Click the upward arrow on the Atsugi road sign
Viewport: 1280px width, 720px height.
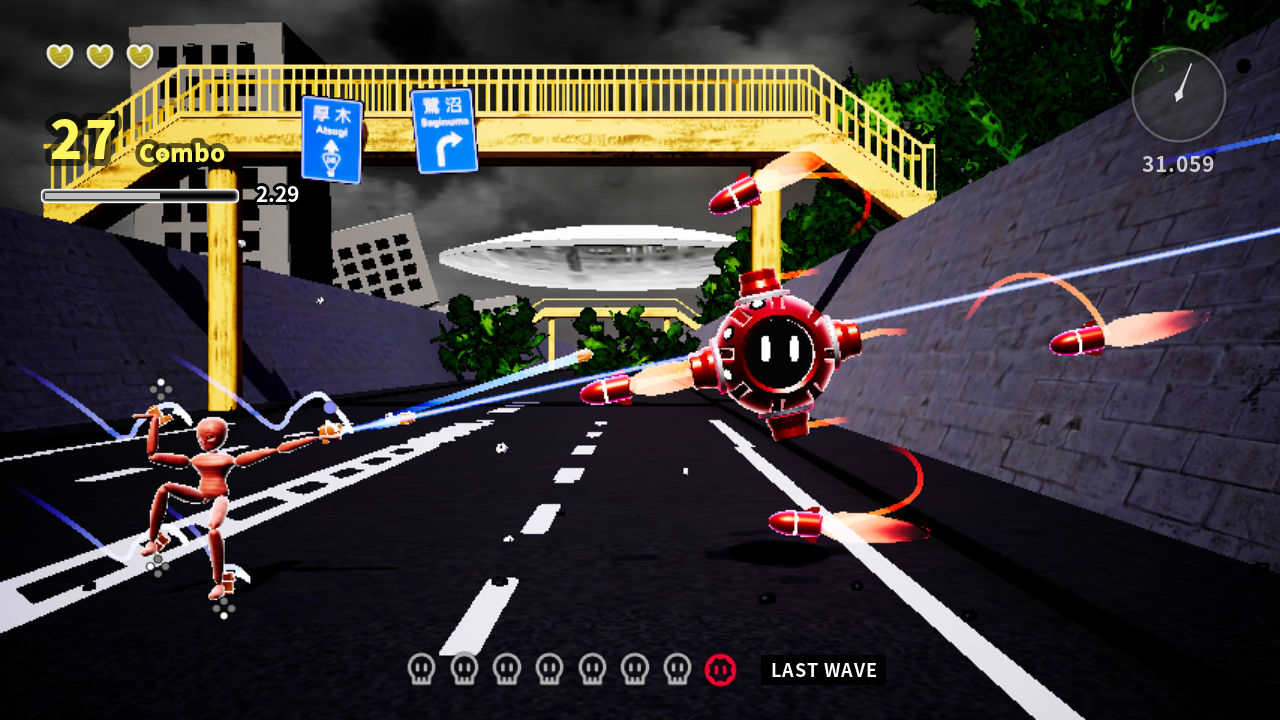point(333,148)
